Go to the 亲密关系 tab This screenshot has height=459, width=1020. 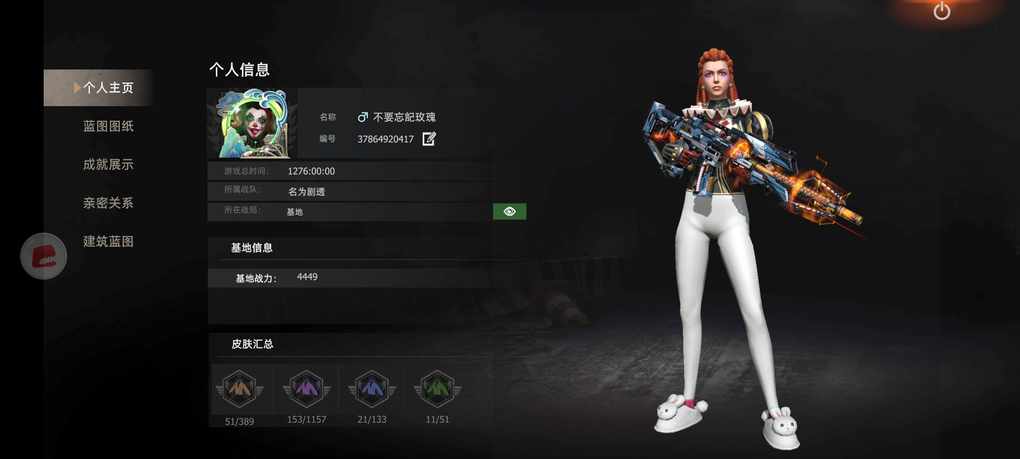click(x=108, y=203)
